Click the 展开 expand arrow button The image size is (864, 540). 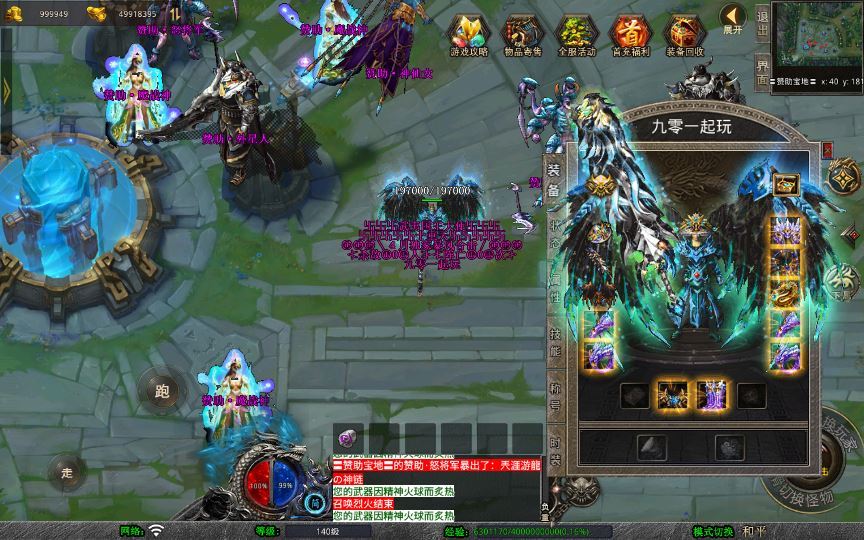point(734,19)
